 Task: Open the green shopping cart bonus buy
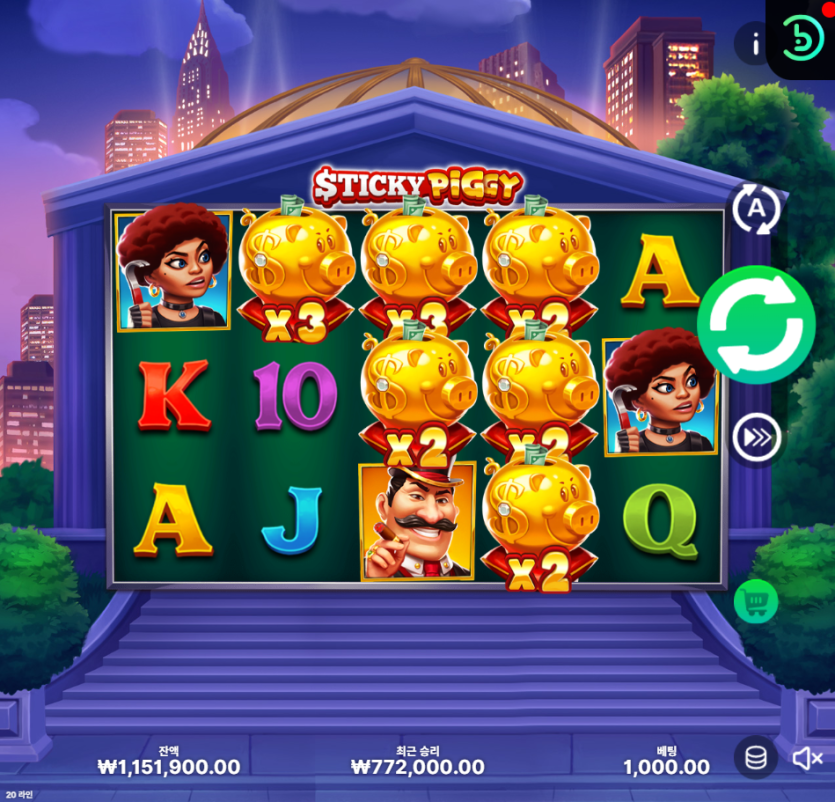pos(756,601)
